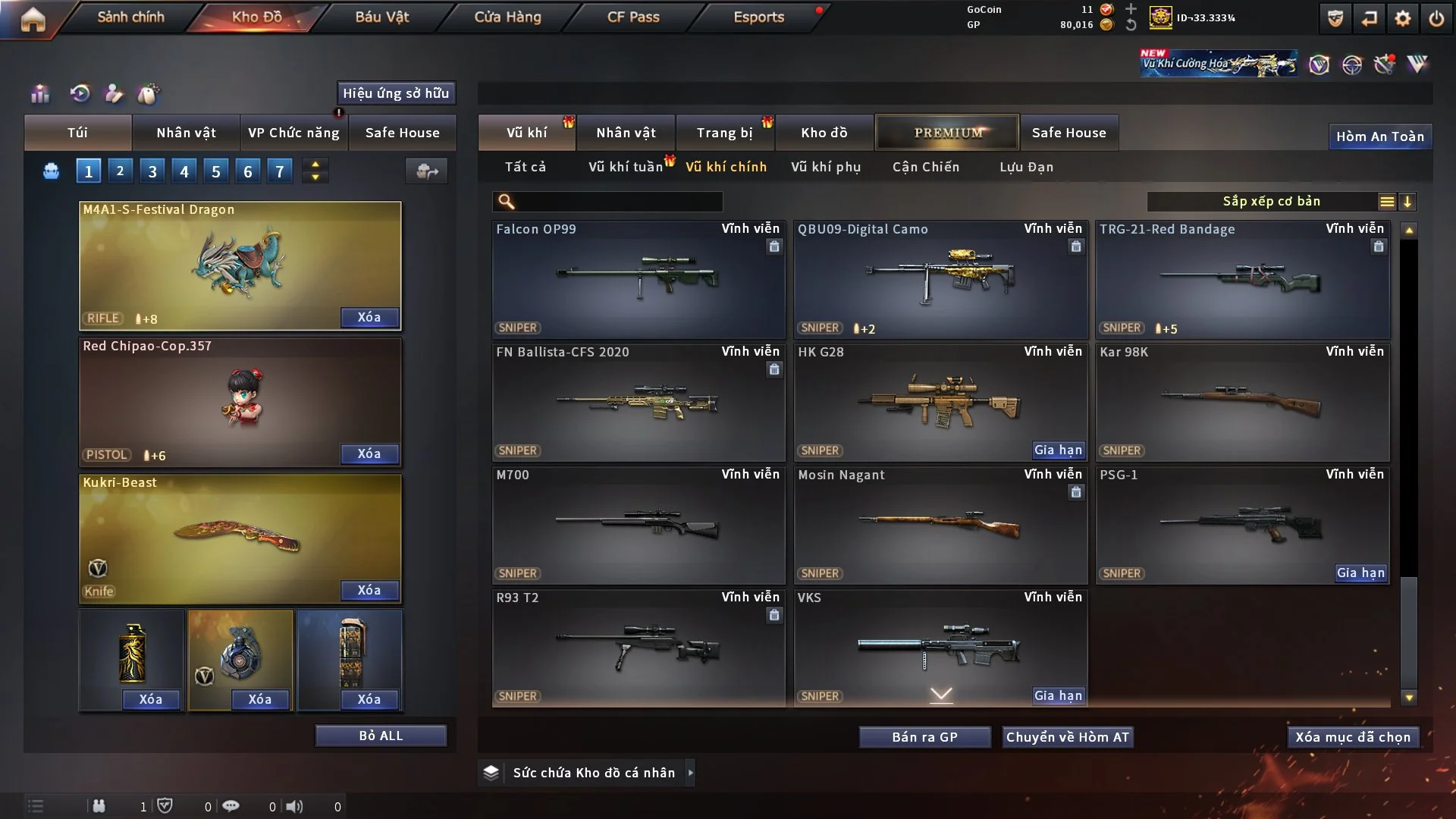Remove the M4A1-S-Festival Dragon with Xóa
The image size is (1456, 819).
(x=369, y=317)
